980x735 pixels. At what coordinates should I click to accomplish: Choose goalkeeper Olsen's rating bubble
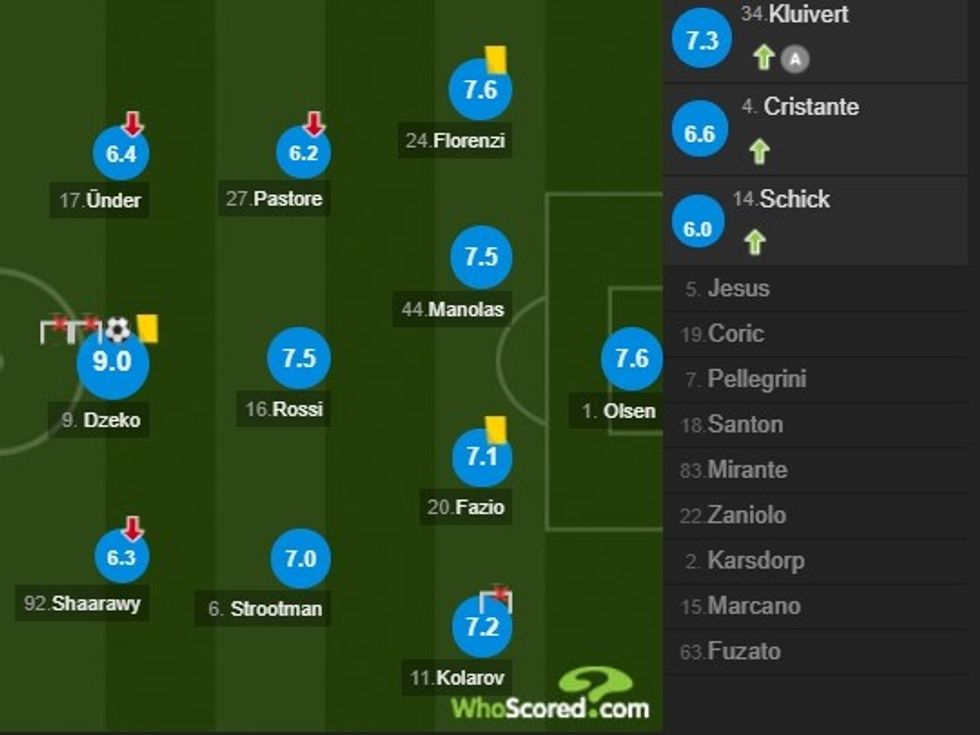point(632,358)
